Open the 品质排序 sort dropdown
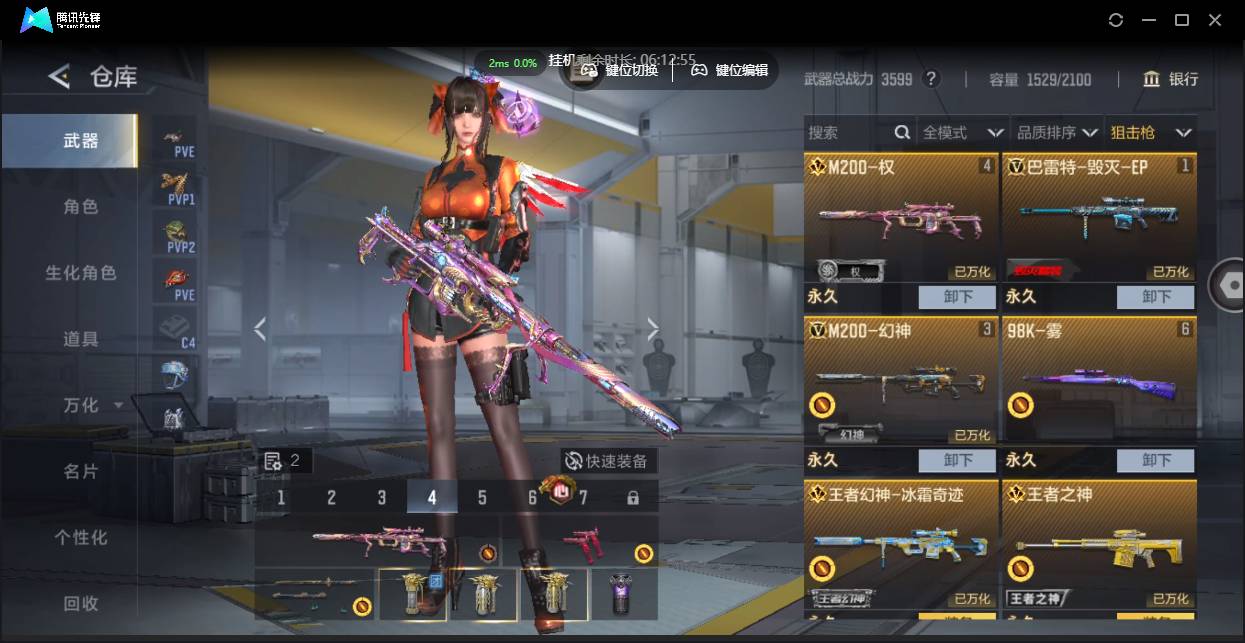Image resolution: width=1245 pixels, height=643 pixels. coord(1055,132)
